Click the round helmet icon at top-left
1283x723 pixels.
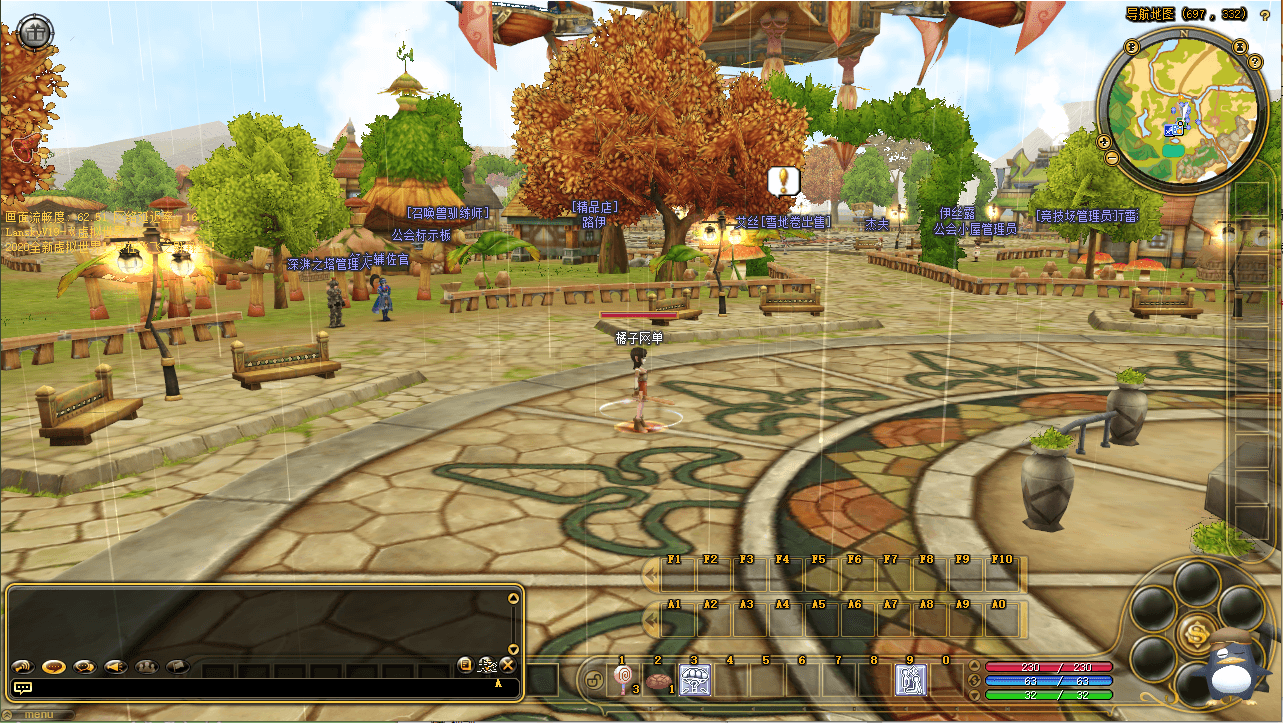click(35, 32)
